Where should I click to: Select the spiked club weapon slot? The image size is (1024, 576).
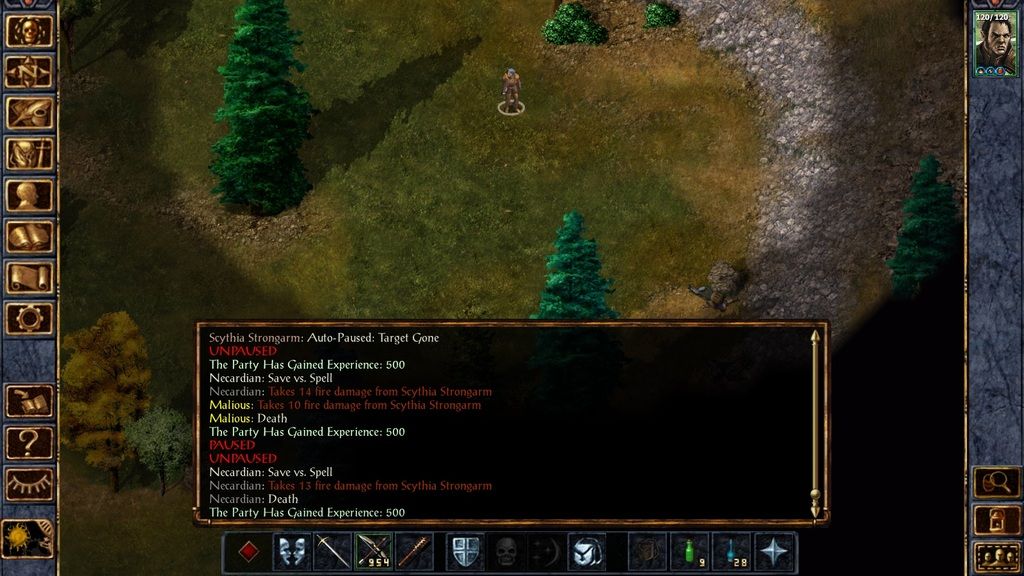tap(414, 552)
